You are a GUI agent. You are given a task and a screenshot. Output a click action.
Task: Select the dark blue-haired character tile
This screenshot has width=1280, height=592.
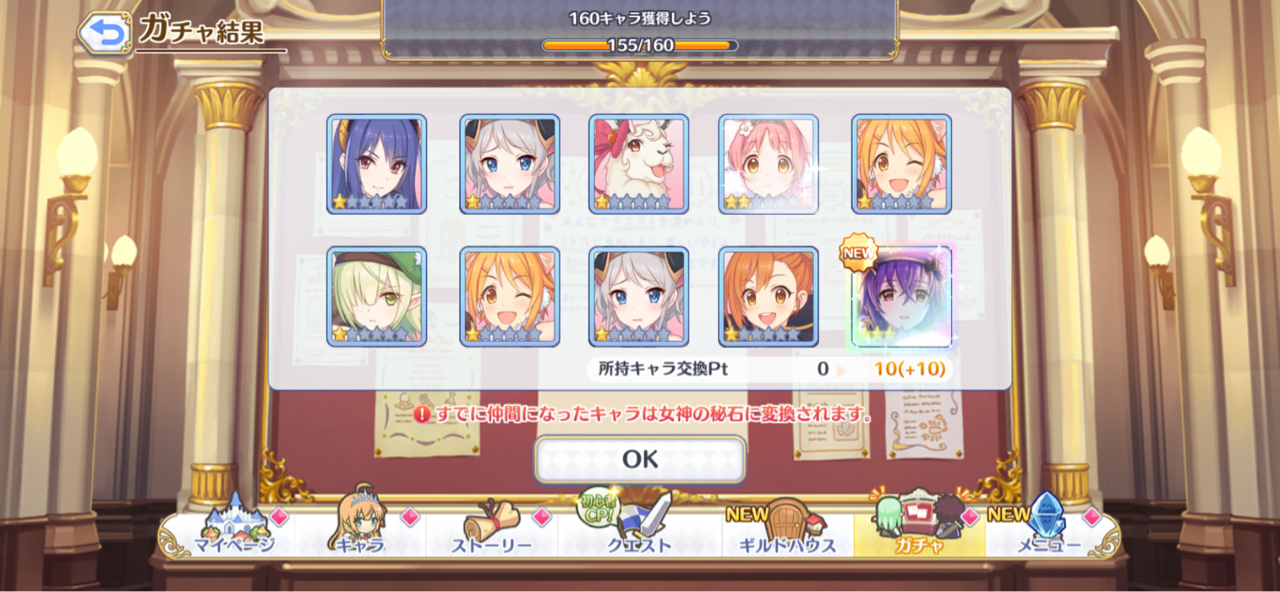click(377, 164)
